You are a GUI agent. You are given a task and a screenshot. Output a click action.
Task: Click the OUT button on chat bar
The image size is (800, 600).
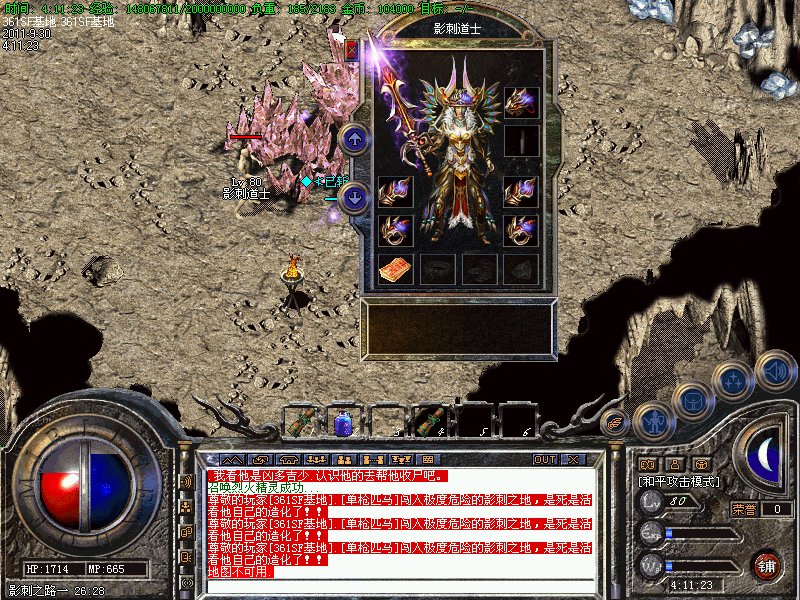[x=545, y=459]
